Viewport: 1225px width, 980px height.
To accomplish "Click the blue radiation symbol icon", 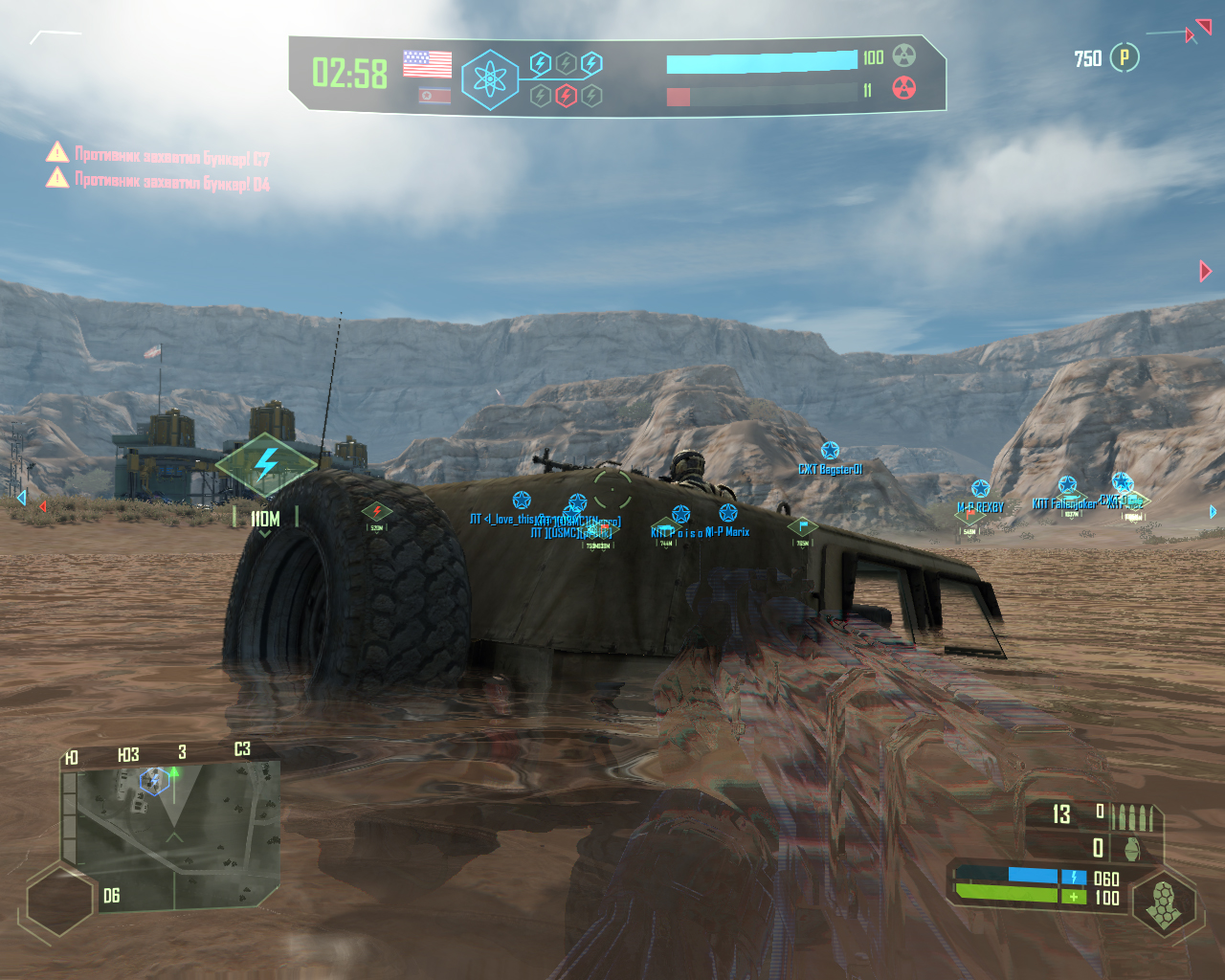I will (x=904, y=56).
